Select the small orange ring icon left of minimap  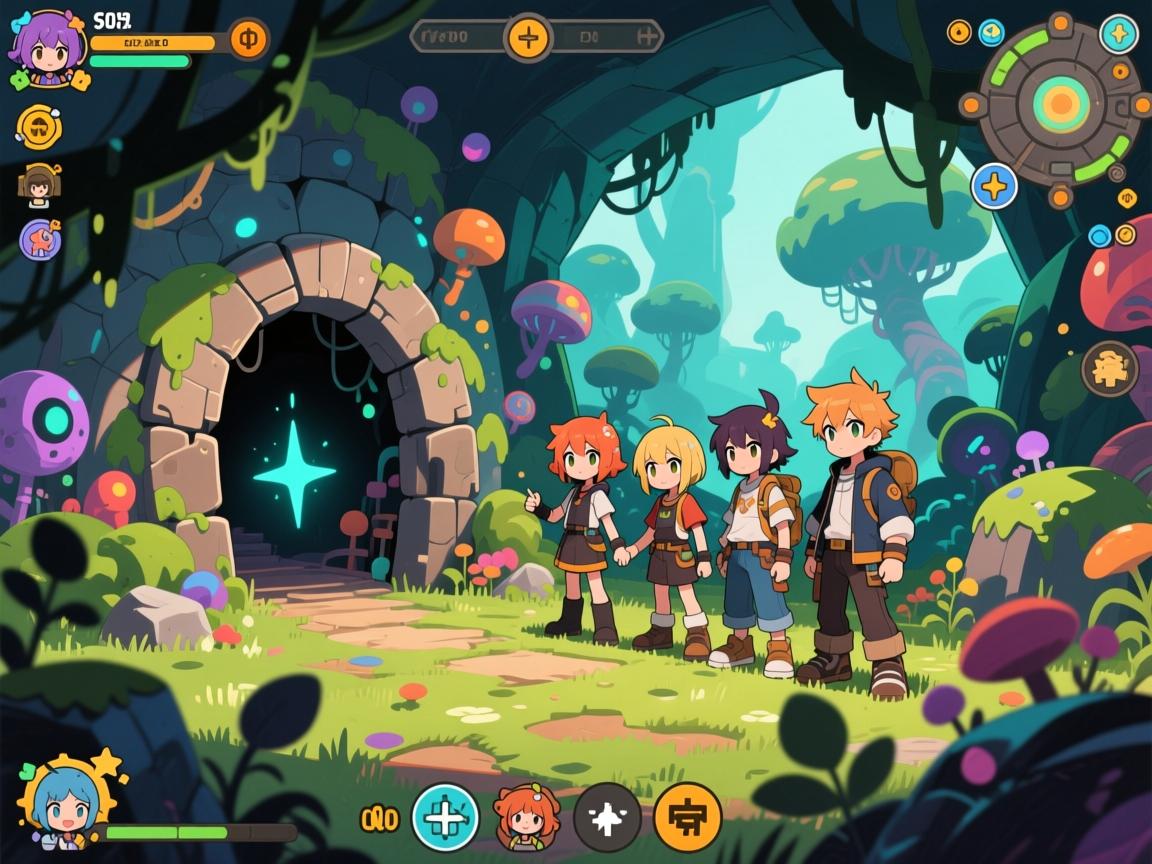coord(959,33)
